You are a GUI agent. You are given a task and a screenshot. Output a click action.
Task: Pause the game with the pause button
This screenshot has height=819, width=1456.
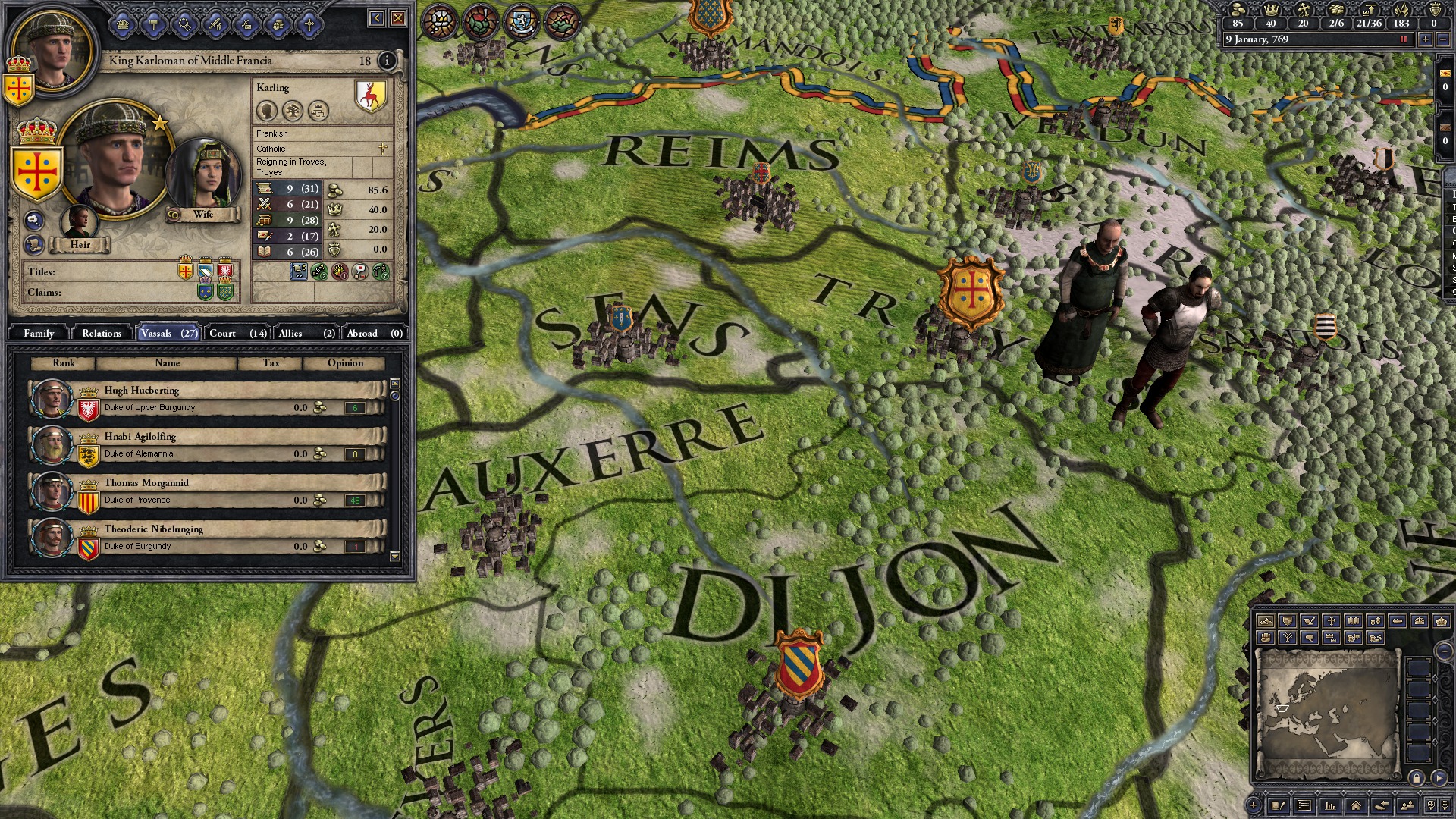[x=1404, y=39]
